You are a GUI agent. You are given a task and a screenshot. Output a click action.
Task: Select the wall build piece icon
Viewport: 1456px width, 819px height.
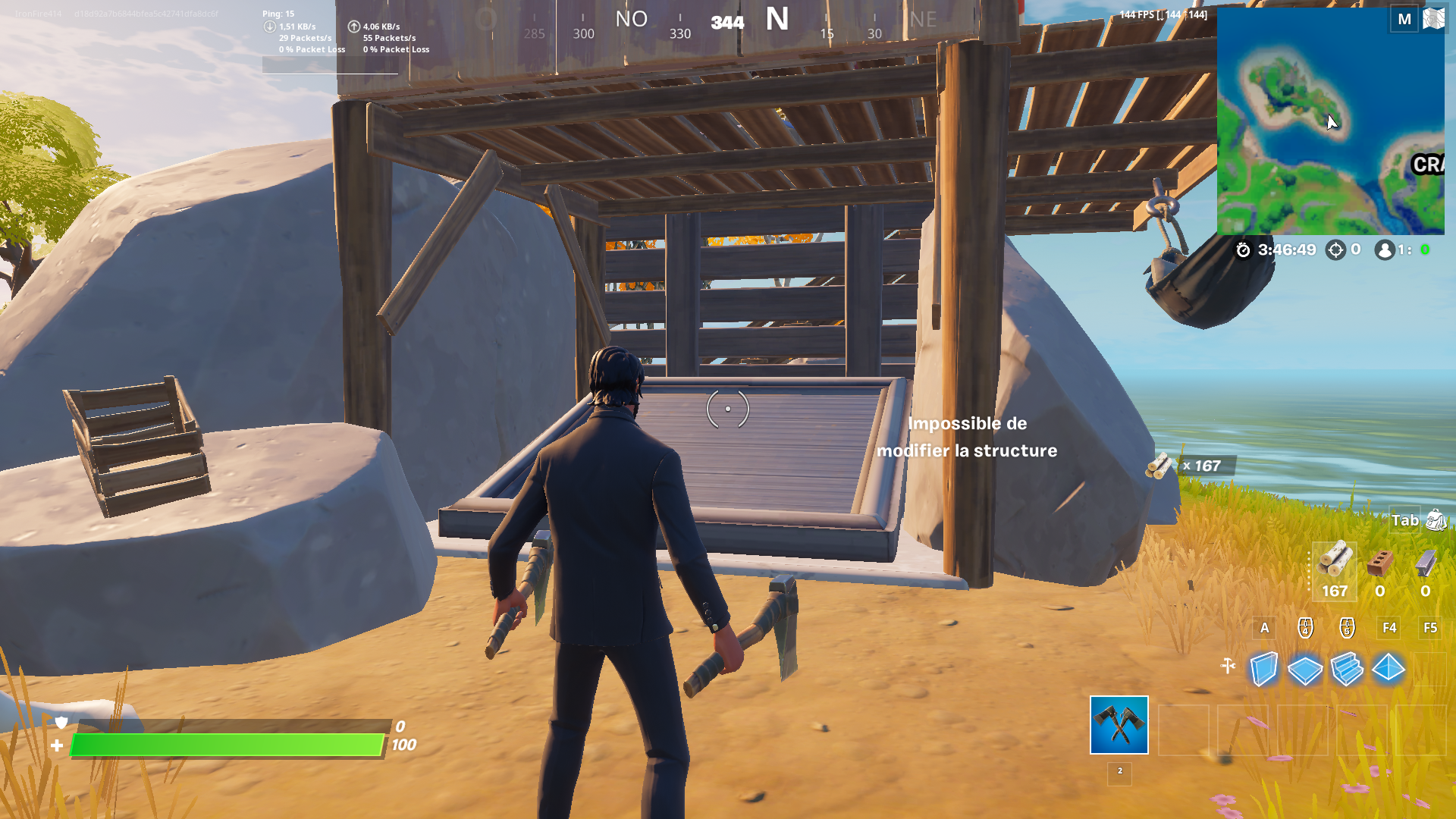click(1264, 670)
